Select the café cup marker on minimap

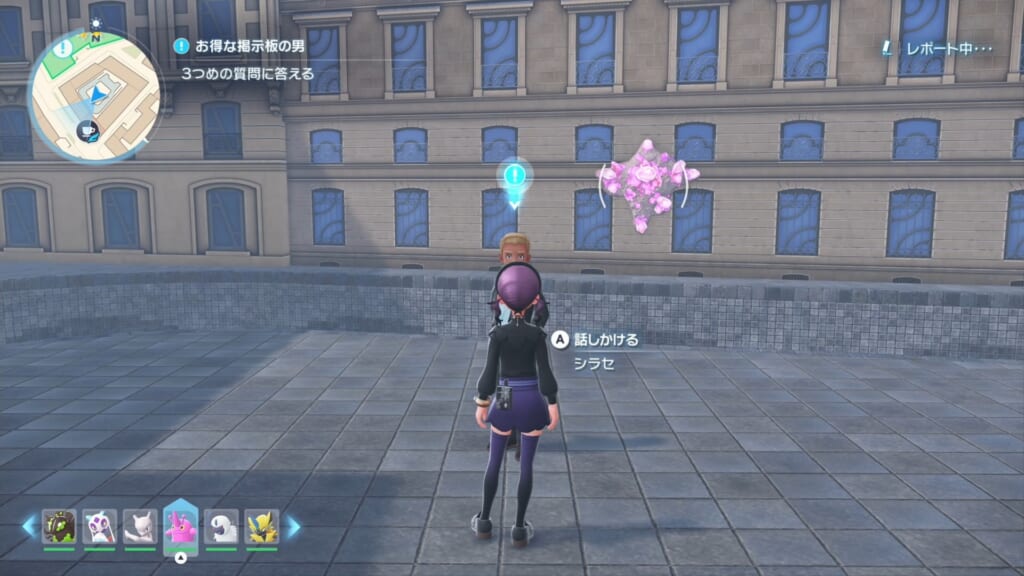click(87, 130)
